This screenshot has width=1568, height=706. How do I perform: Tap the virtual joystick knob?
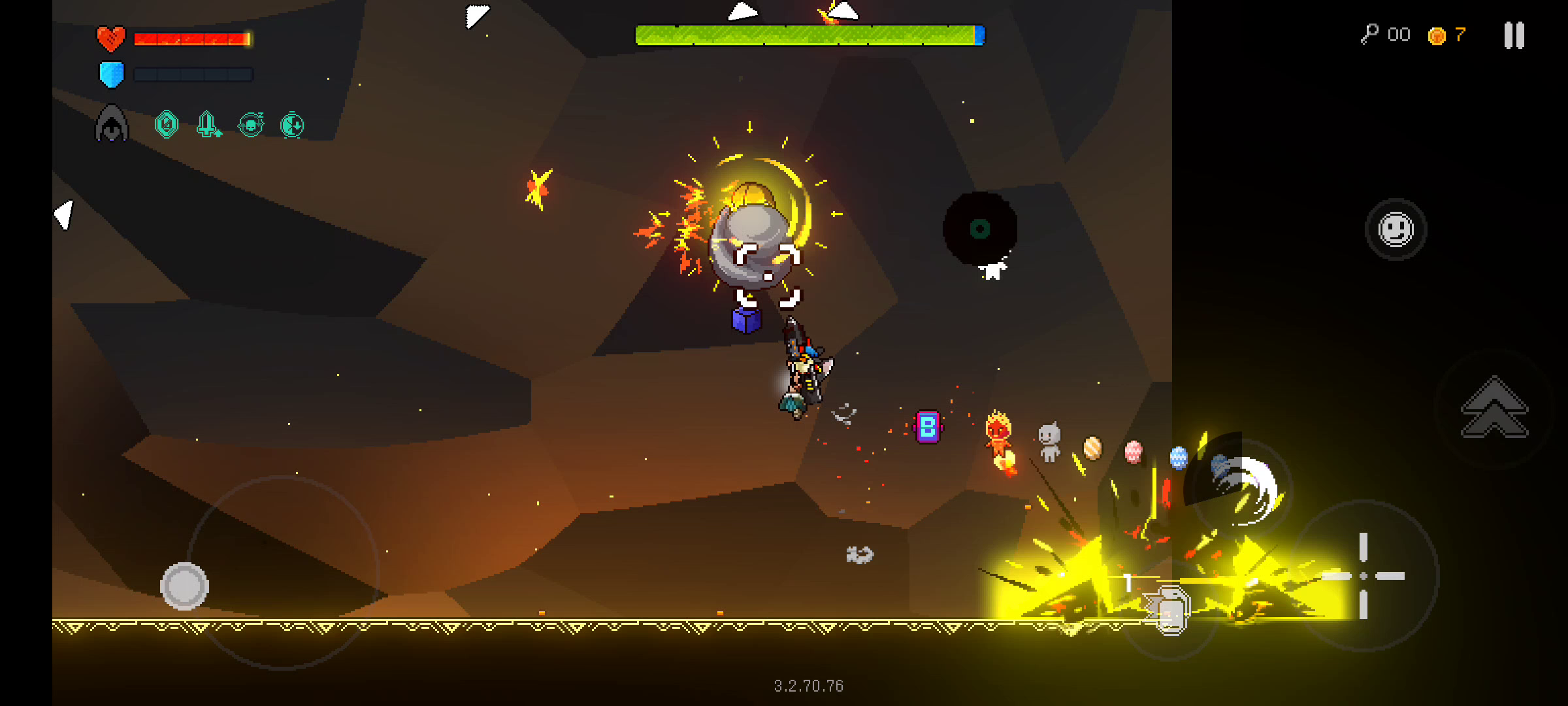pyautogui.click(x=184, y=586)
